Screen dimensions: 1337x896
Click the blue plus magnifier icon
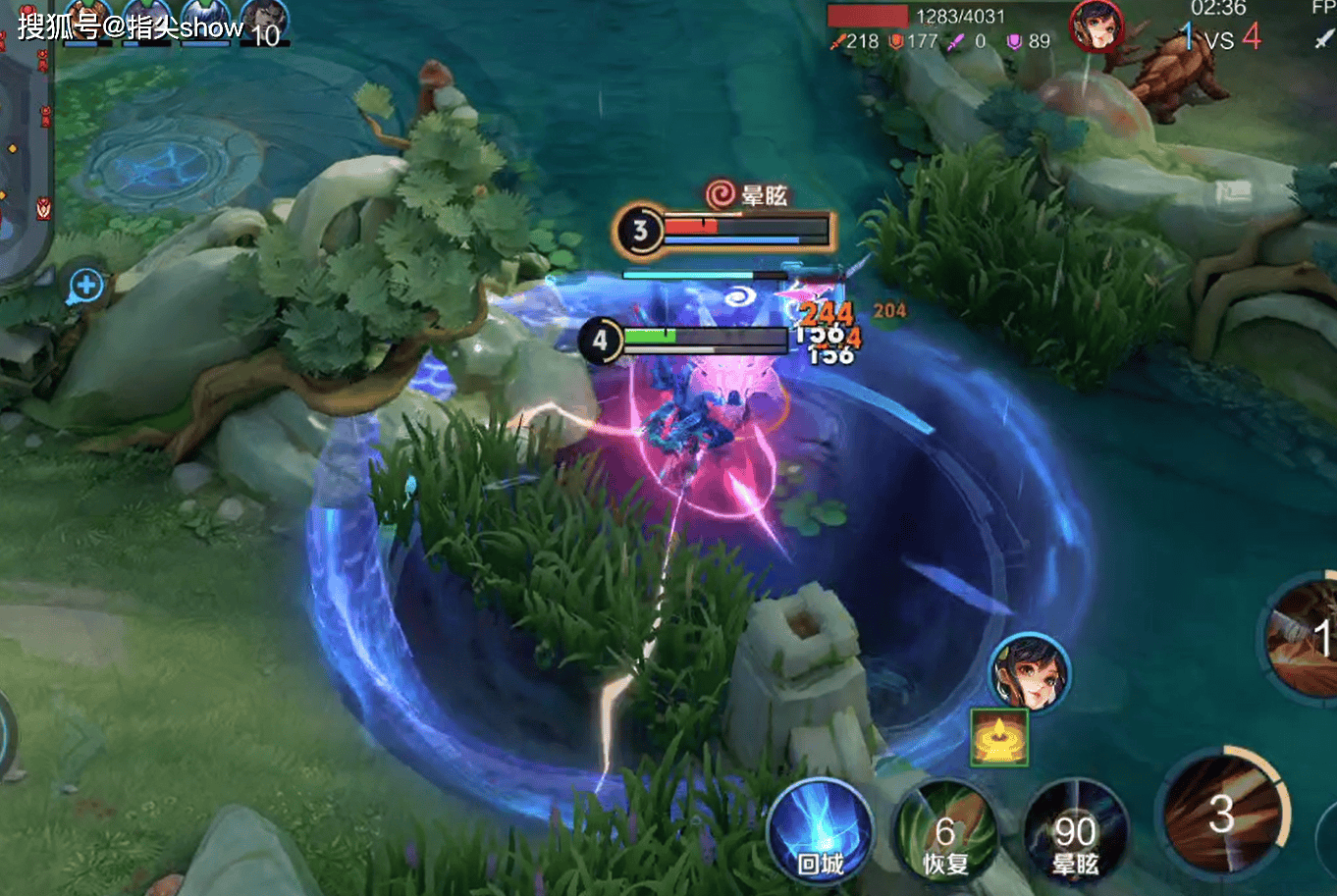point(86,286)
